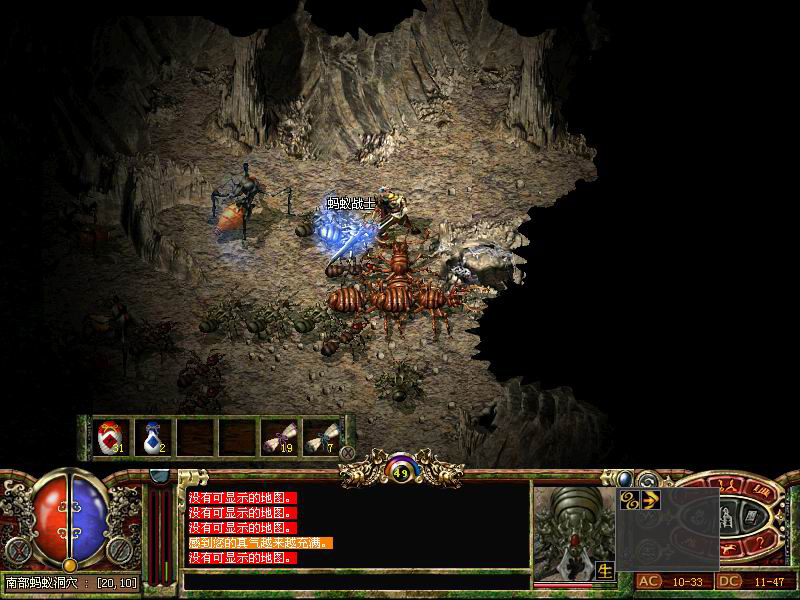Close the quick item belt bar

pyautogui.click(x=348, y=452)
